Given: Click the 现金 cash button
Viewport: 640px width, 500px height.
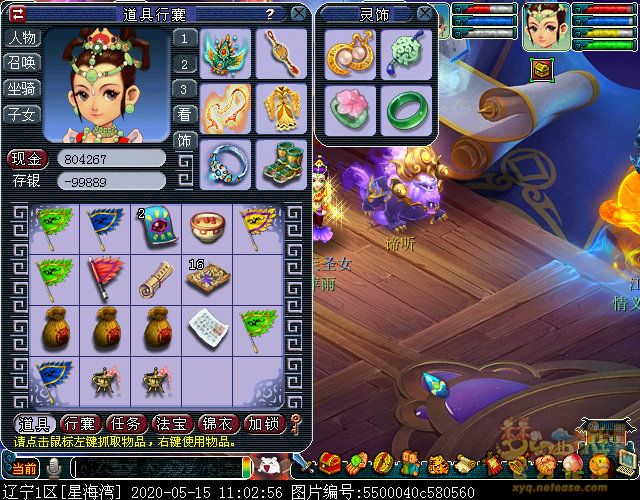Looking at the screenshot, I should click(x=28, y=158).
